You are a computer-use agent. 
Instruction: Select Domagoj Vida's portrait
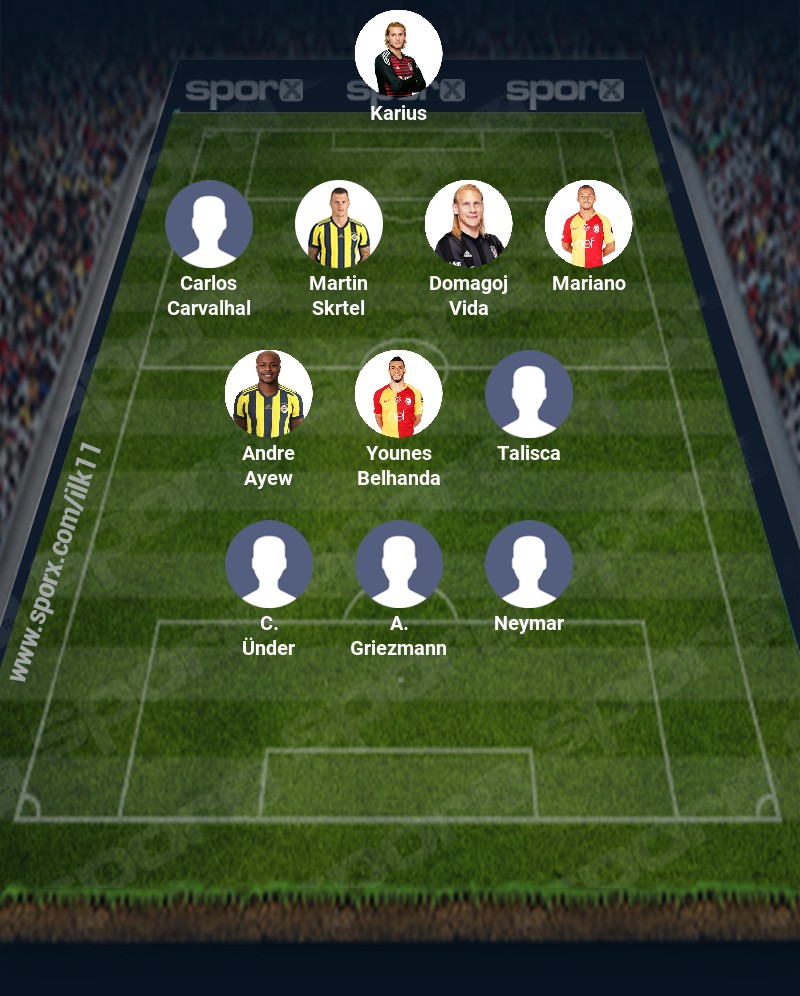(x=468, y=224)
